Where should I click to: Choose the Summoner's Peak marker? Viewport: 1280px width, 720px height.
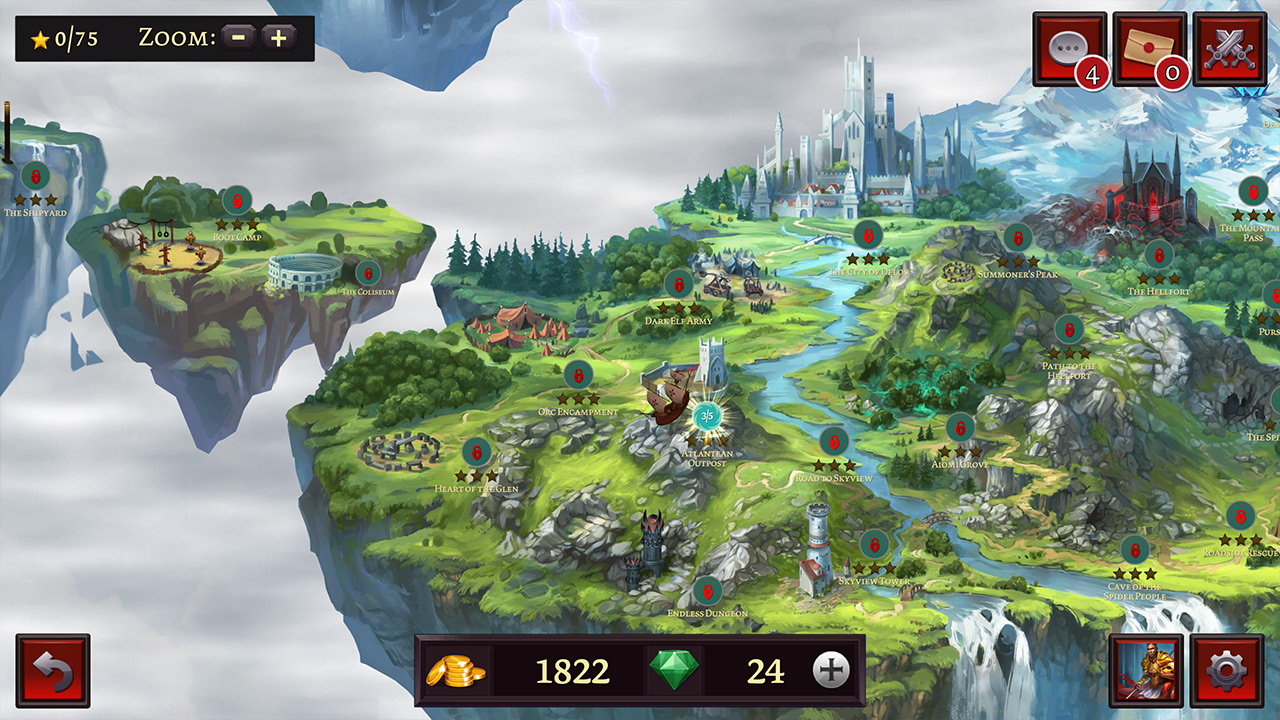1017,238
